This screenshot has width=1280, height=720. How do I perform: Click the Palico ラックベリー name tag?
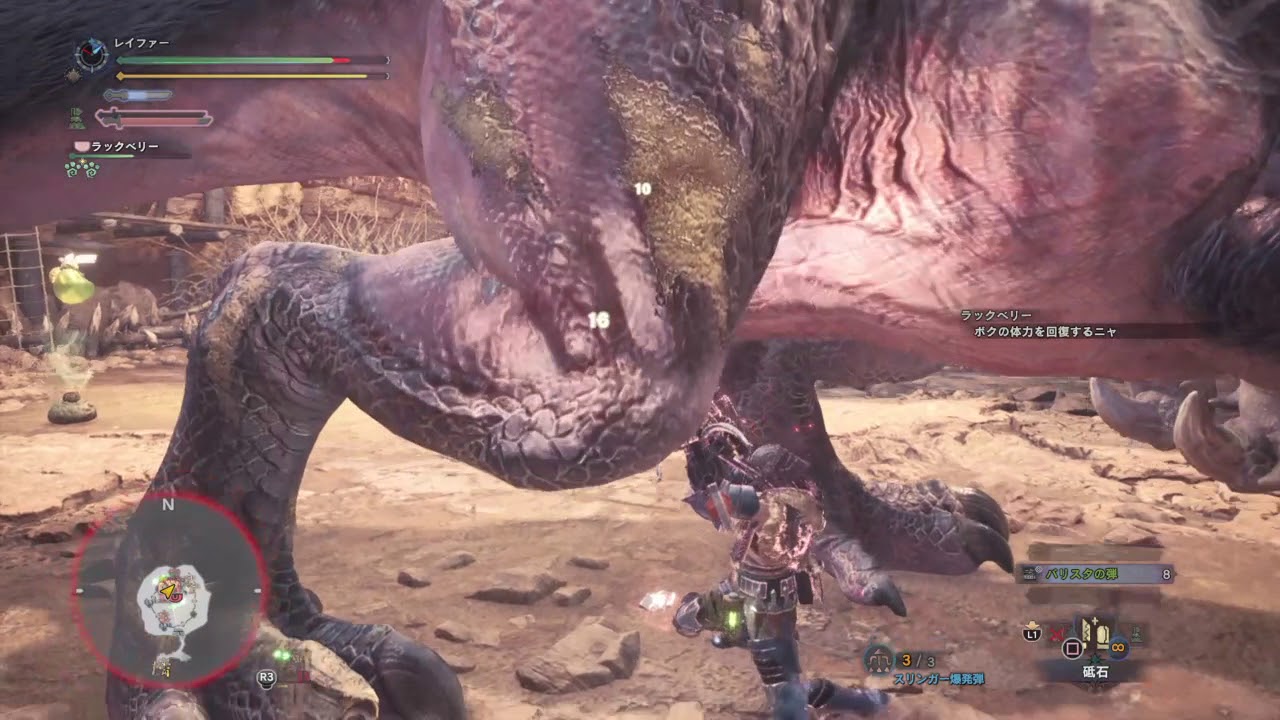pyautogui.click(x=125, y=147)
